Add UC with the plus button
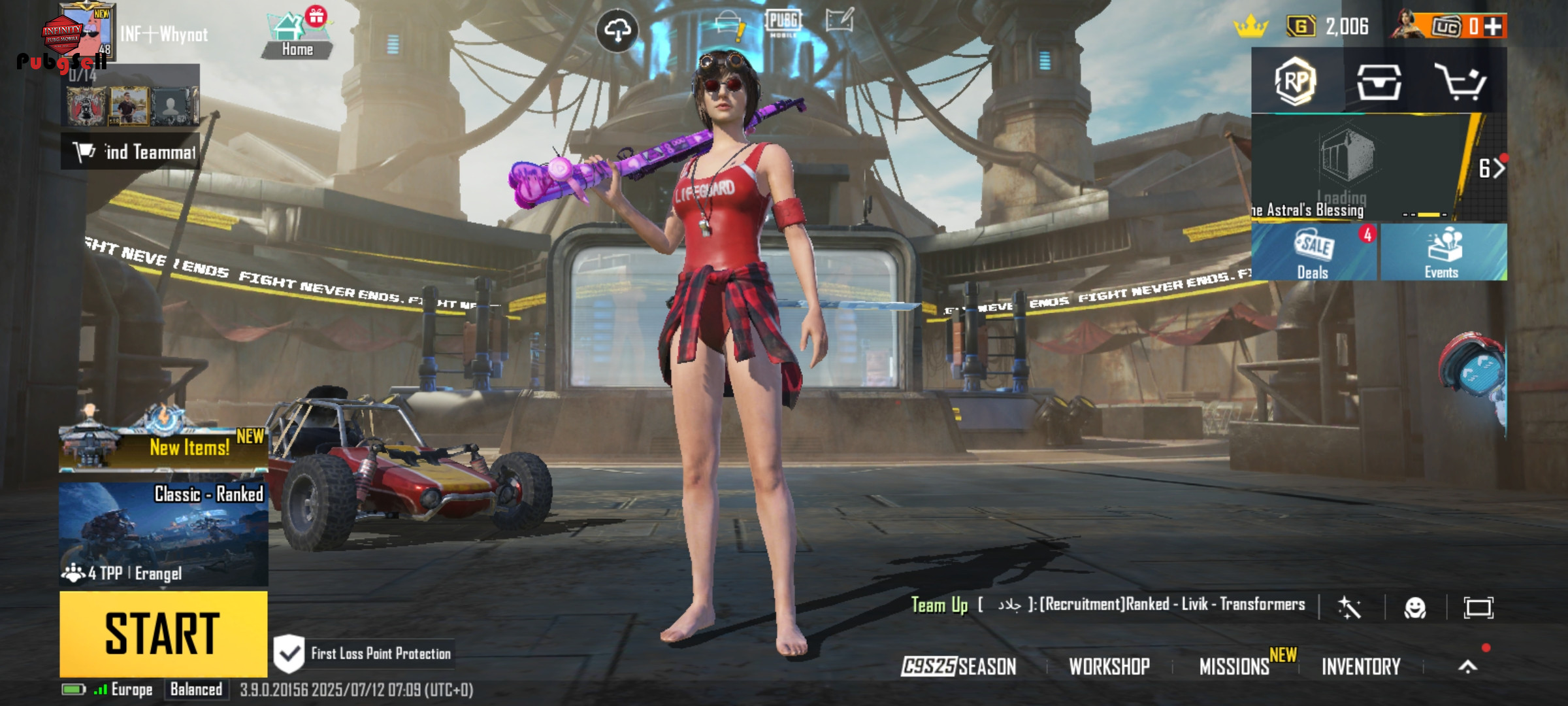Screen dimensions: 1568x706 (1493, 27)
